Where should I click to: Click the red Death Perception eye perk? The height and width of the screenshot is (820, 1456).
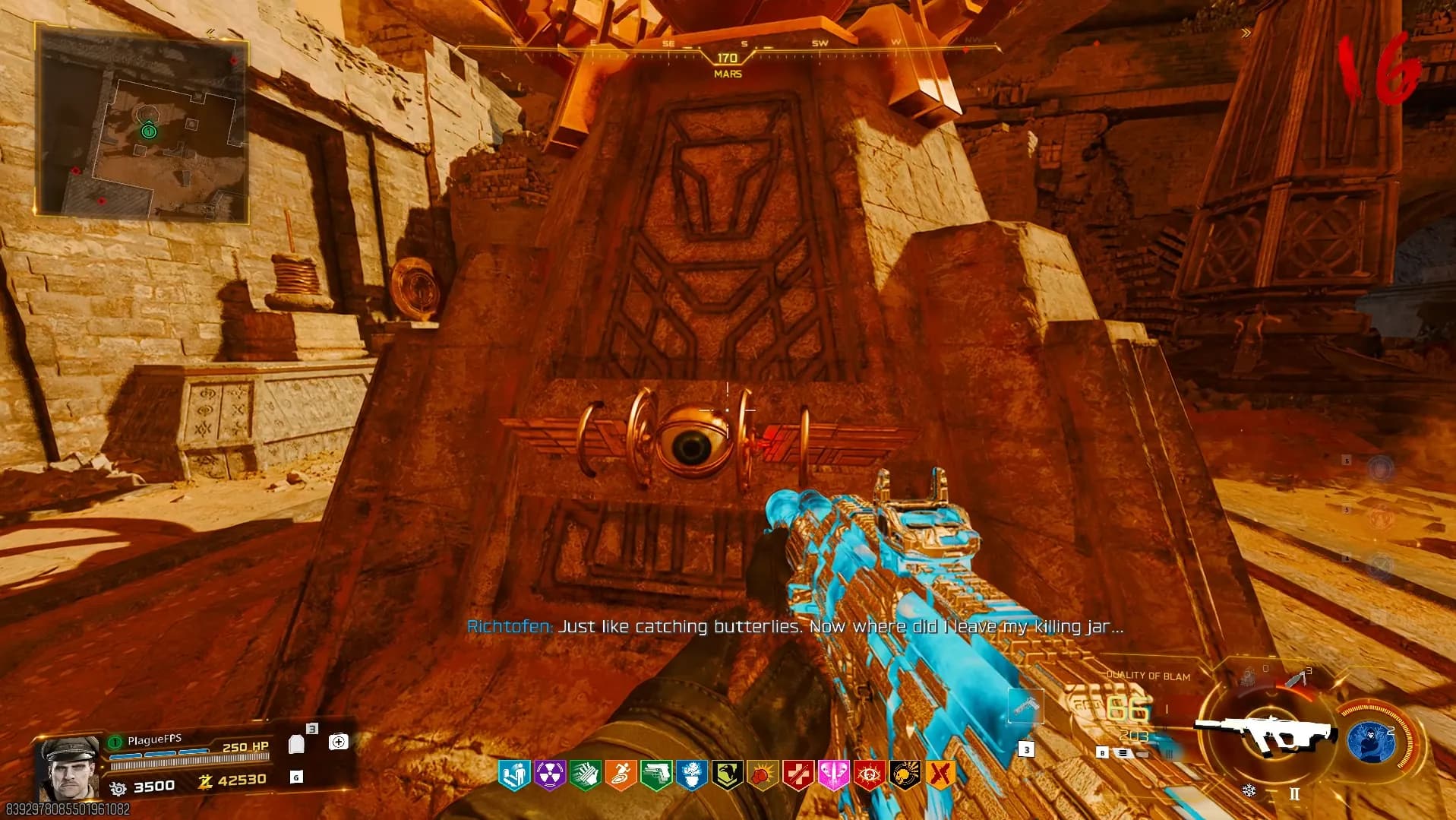coord(869,775)
